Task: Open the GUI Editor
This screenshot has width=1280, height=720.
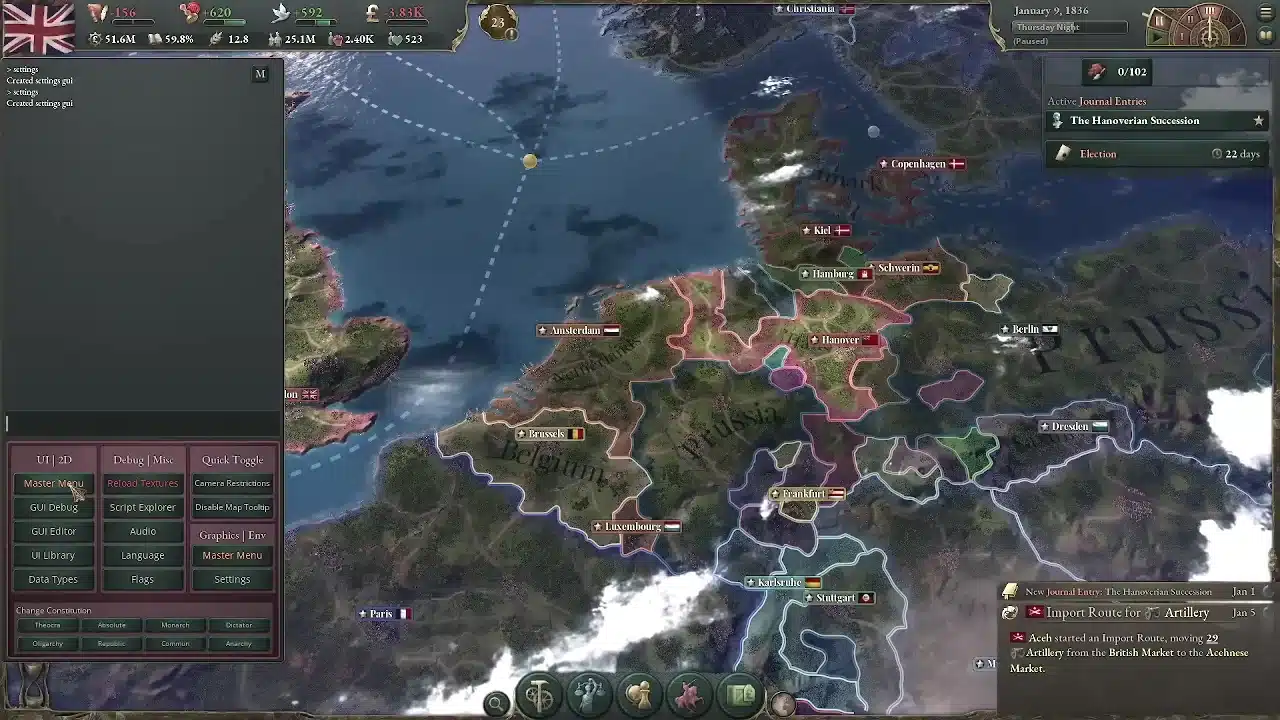Action: pos(53,531)
